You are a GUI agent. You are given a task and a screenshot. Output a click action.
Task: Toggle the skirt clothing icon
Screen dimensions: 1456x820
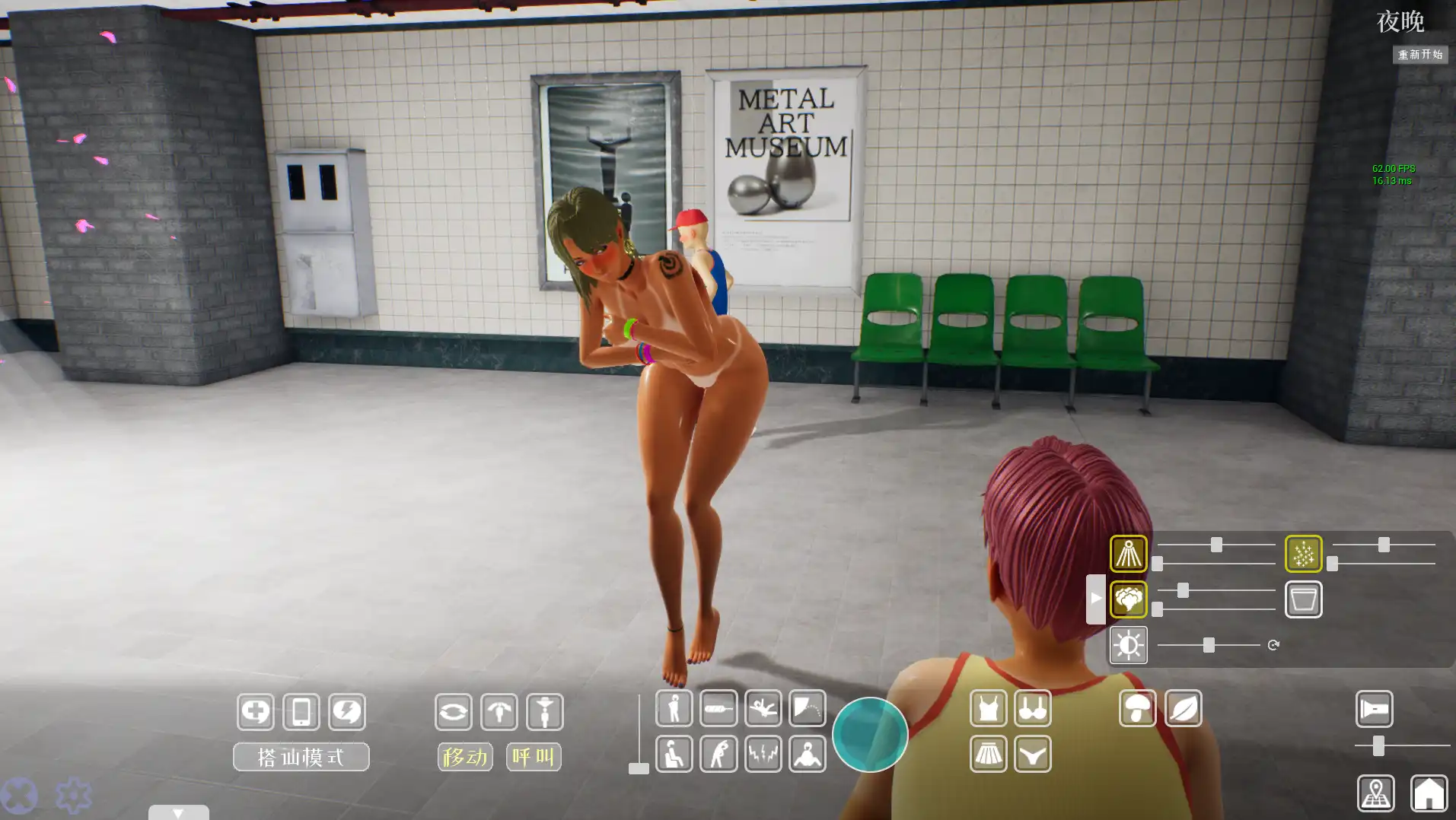click(x=988, y=755)
